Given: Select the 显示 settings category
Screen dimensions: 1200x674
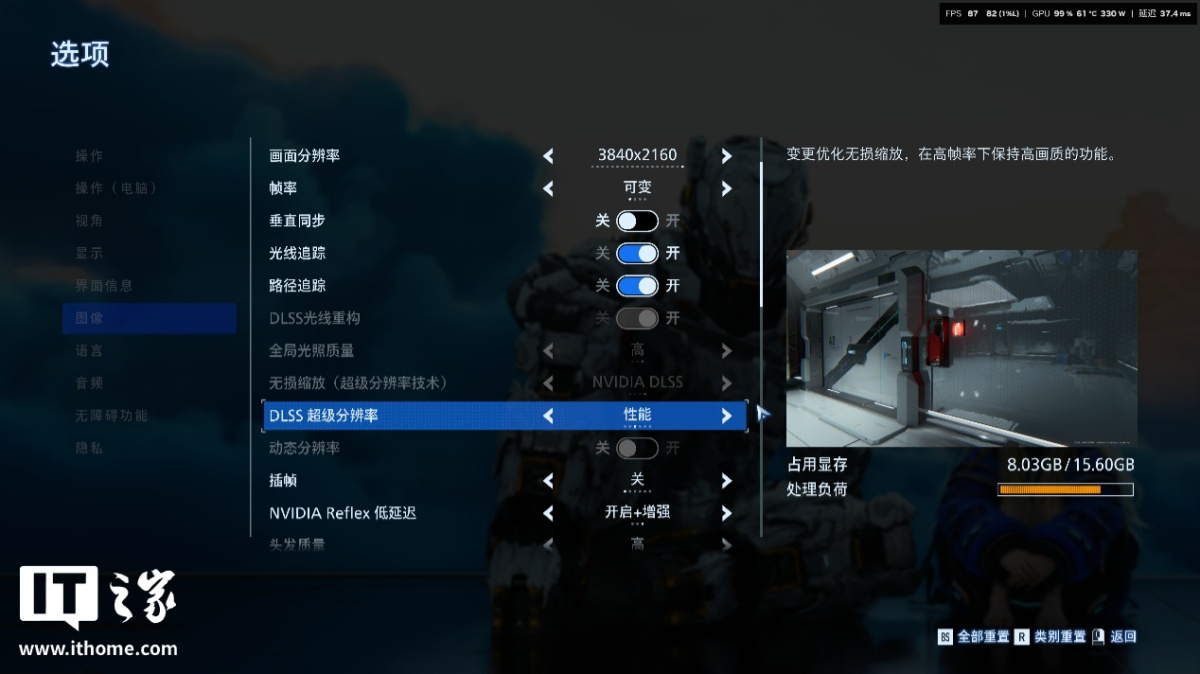Looking at the screenshot, I should pos(89,253).
